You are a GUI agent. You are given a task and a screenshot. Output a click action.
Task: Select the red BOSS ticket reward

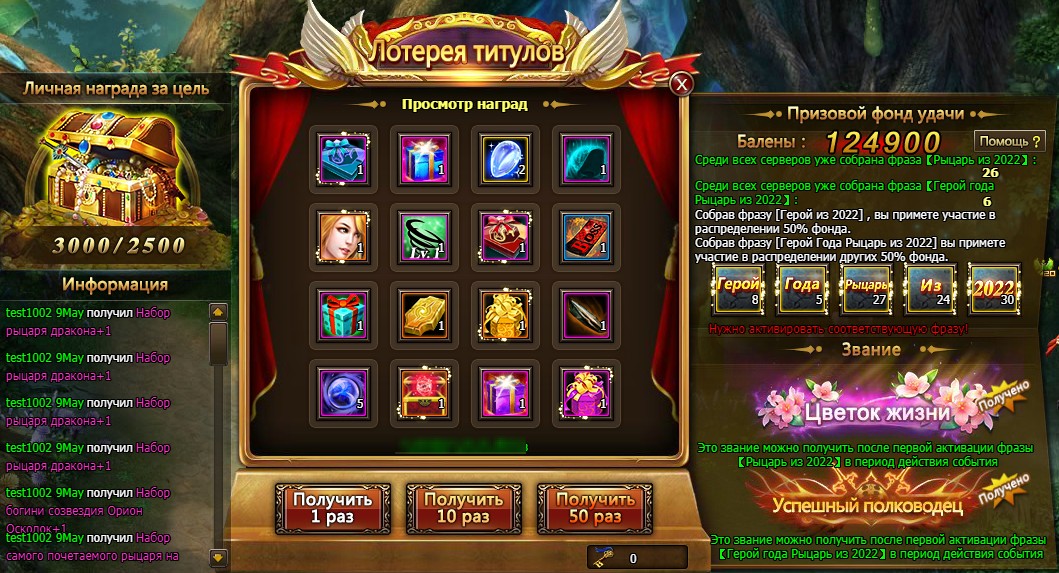(585, 236)
